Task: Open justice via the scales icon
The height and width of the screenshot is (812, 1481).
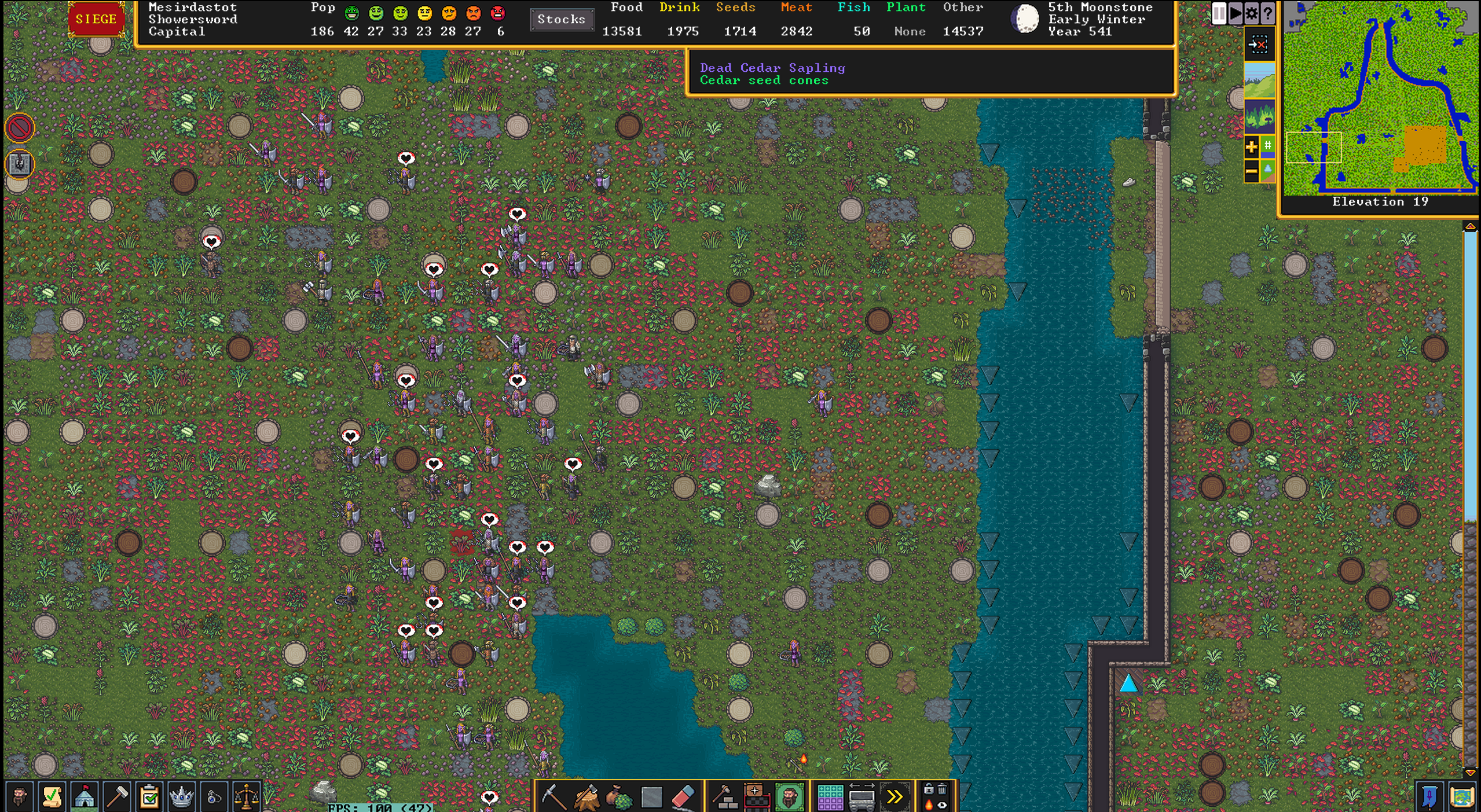Action: (x=246, y=797)
